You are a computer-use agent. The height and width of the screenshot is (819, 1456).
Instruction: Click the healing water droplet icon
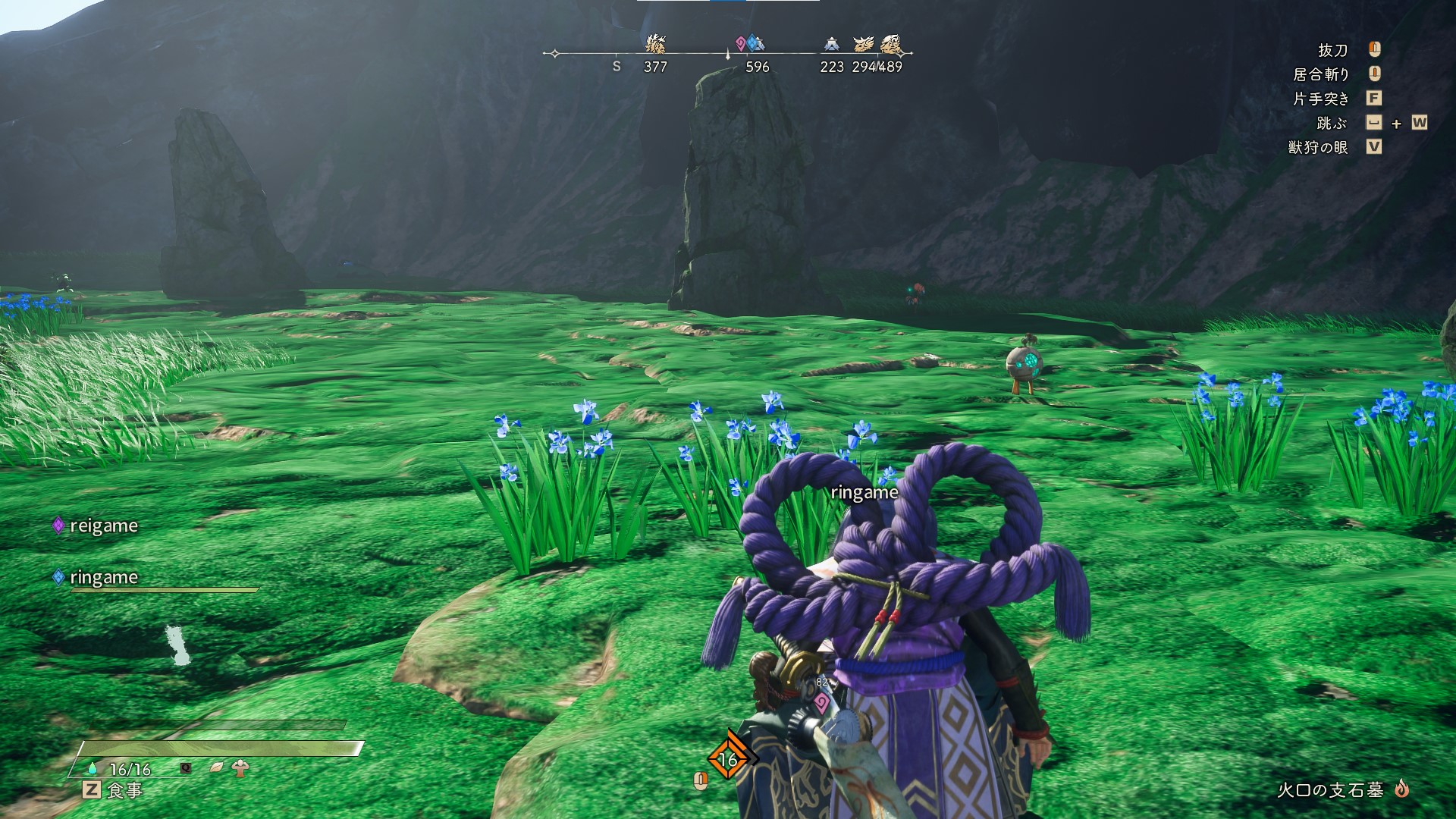(x=93, y=769)
